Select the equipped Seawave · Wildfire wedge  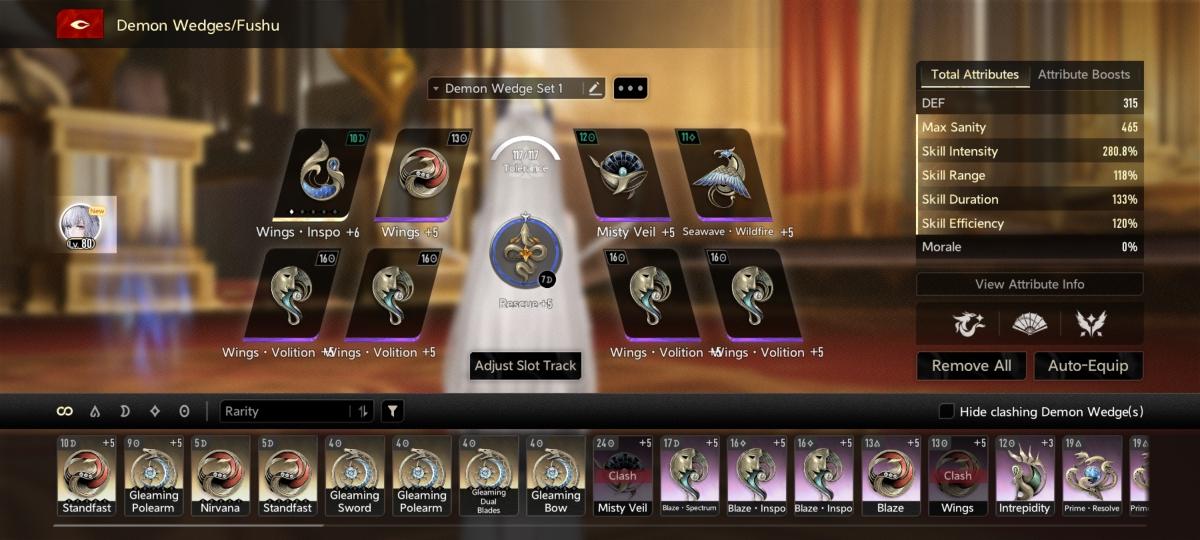tap(725, 175)
